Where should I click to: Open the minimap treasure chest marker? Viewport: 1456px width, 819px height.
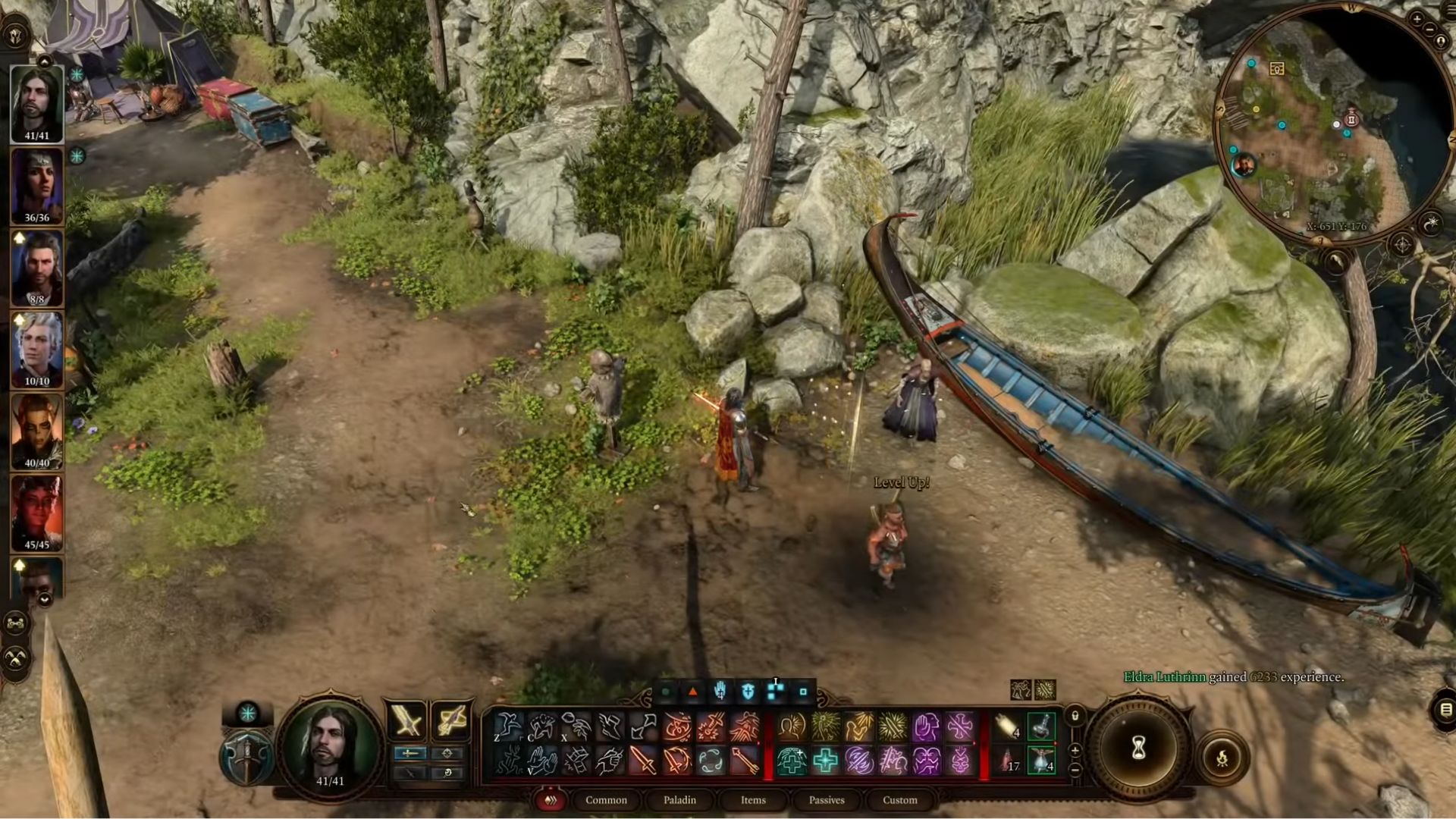1277,69
